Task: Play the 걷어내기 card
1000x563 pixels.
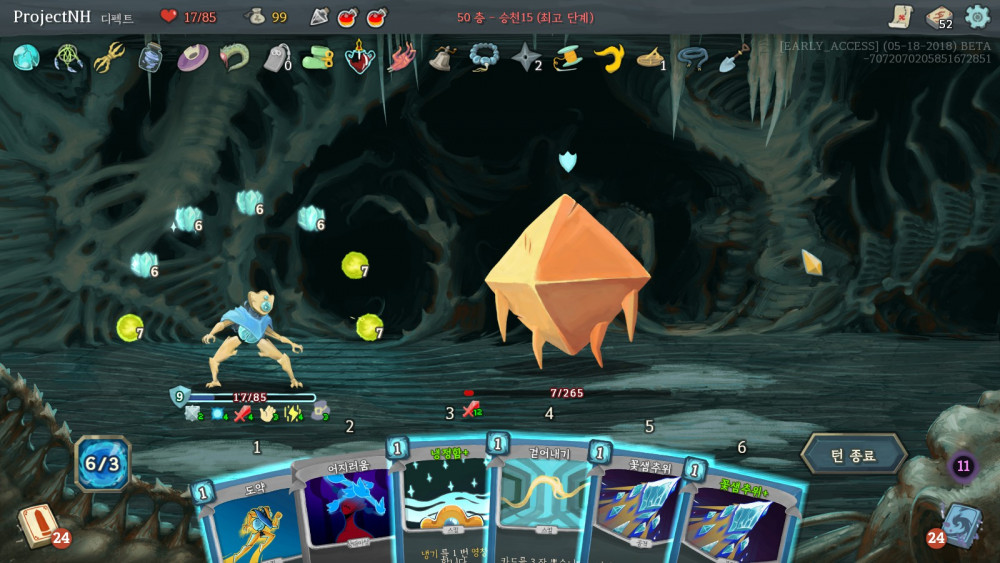Action: pos(543,505)
